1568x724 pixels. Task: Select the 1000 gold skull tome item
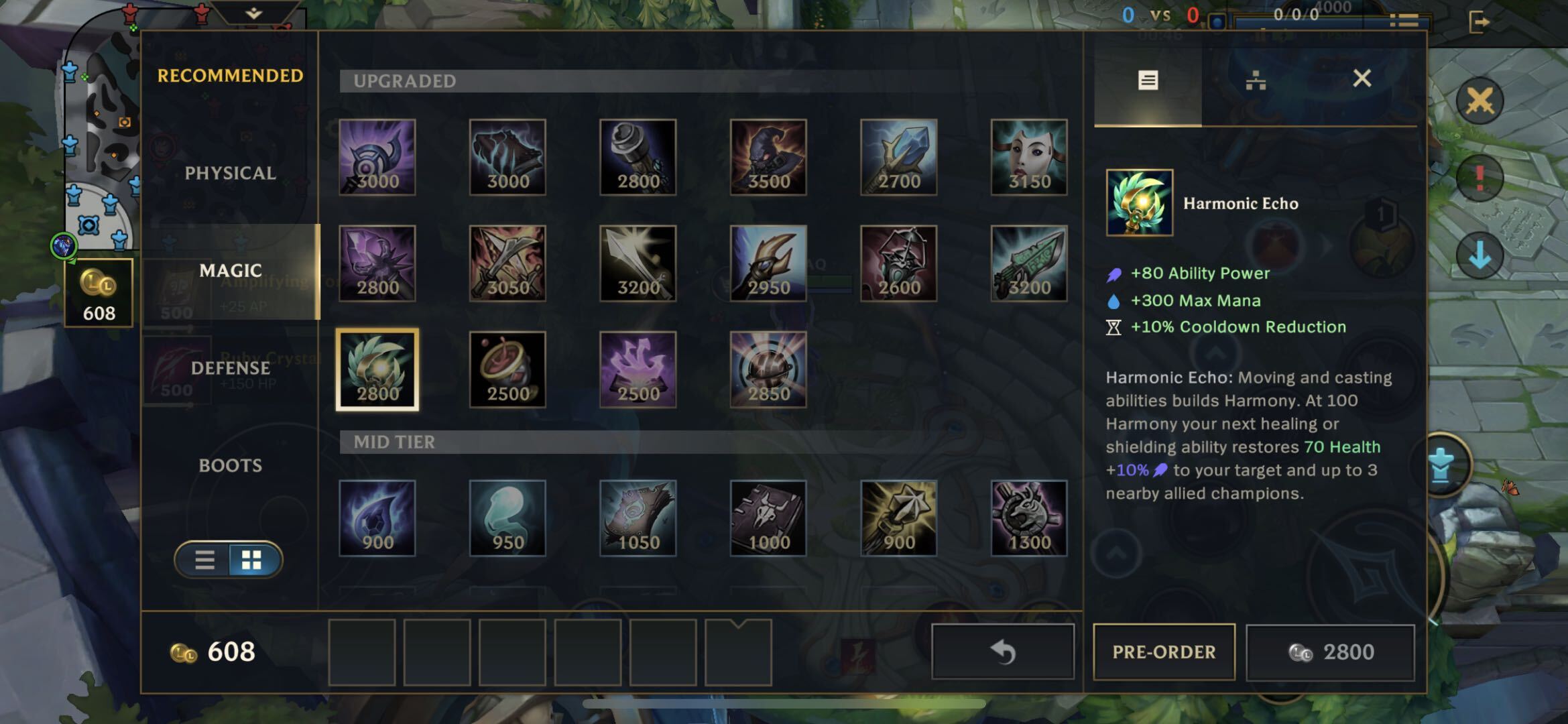[x=768, y=518]
